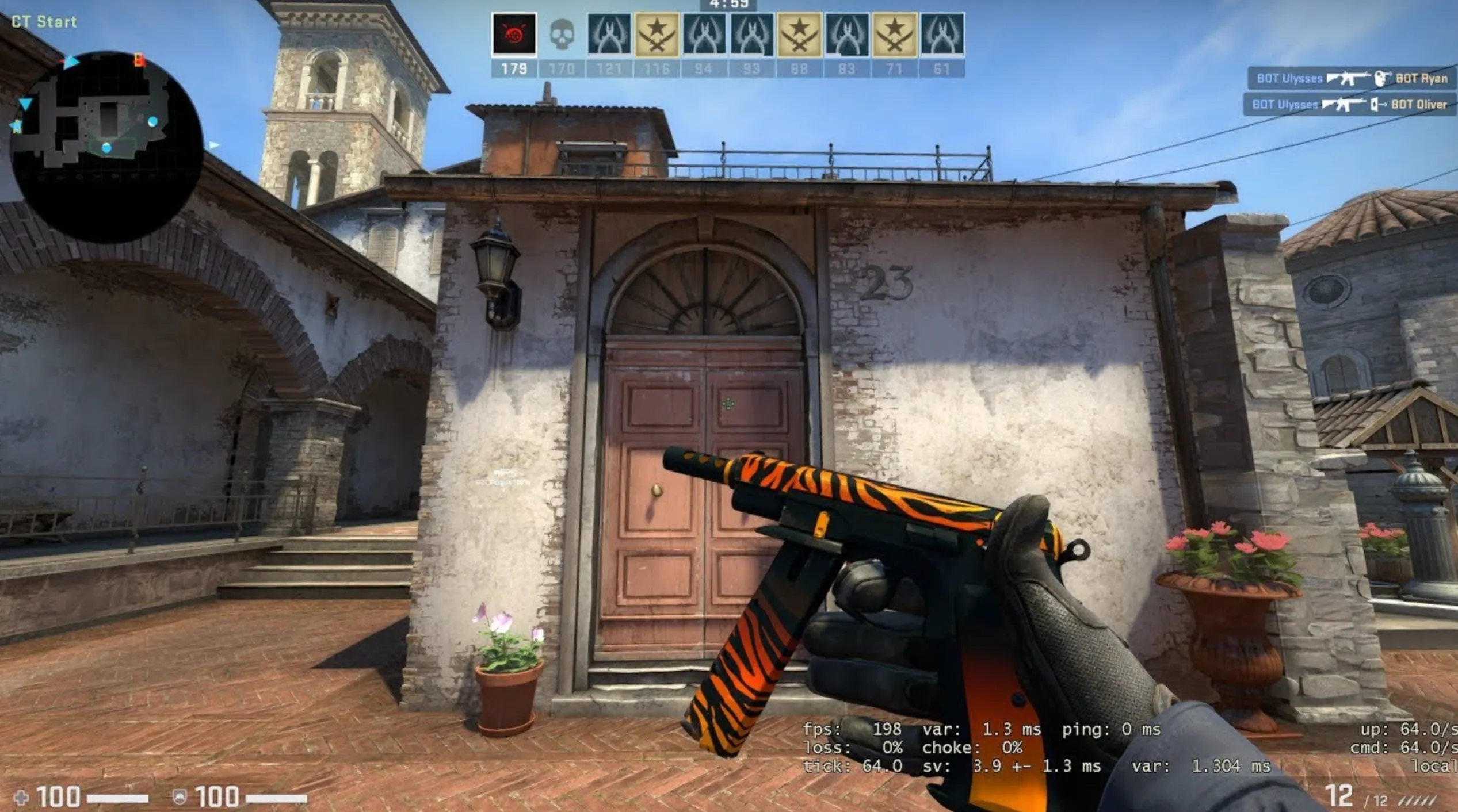Select the red avatar with score 179
Viewport: 1458px width, 812px height.
tap(514, 35)
